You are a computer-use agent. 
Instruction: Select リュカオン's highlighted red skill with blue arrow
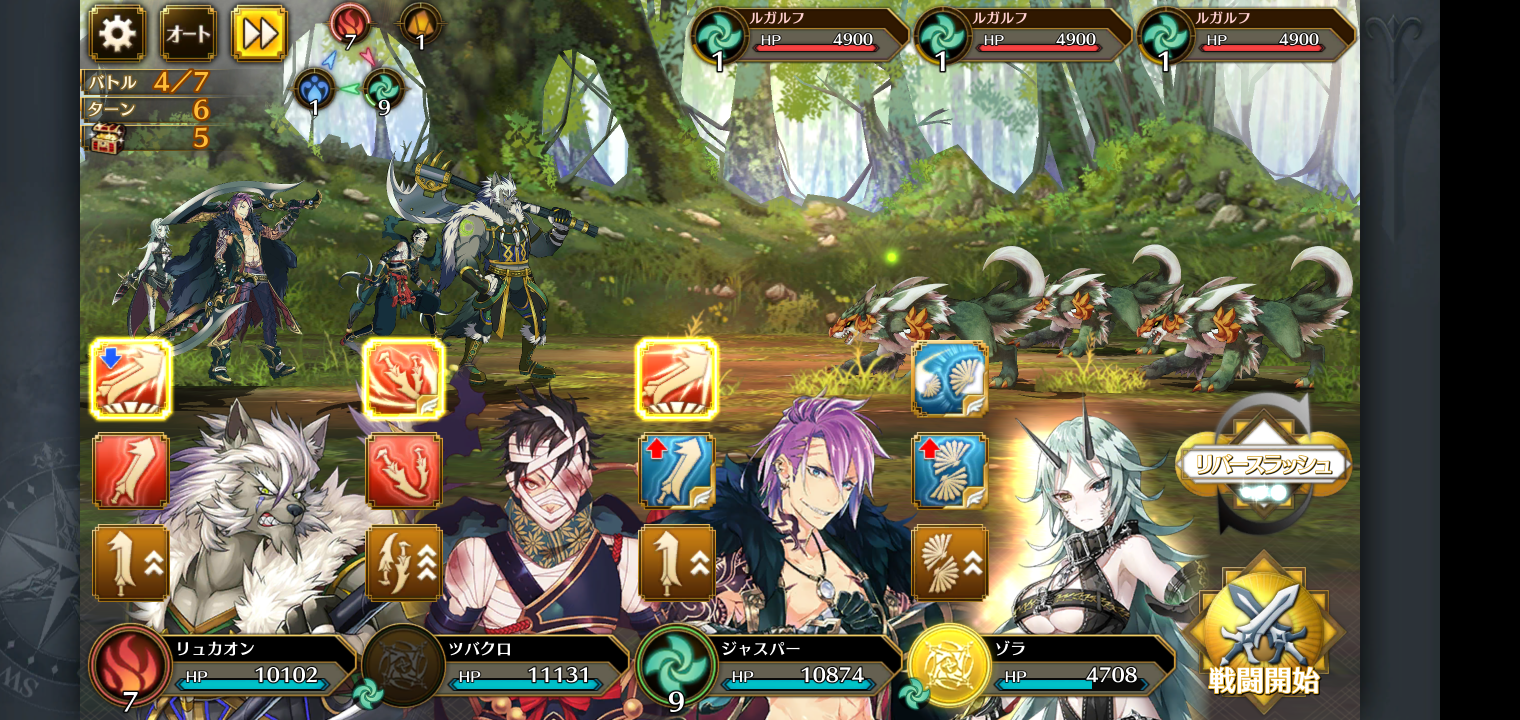click(131, 379)
